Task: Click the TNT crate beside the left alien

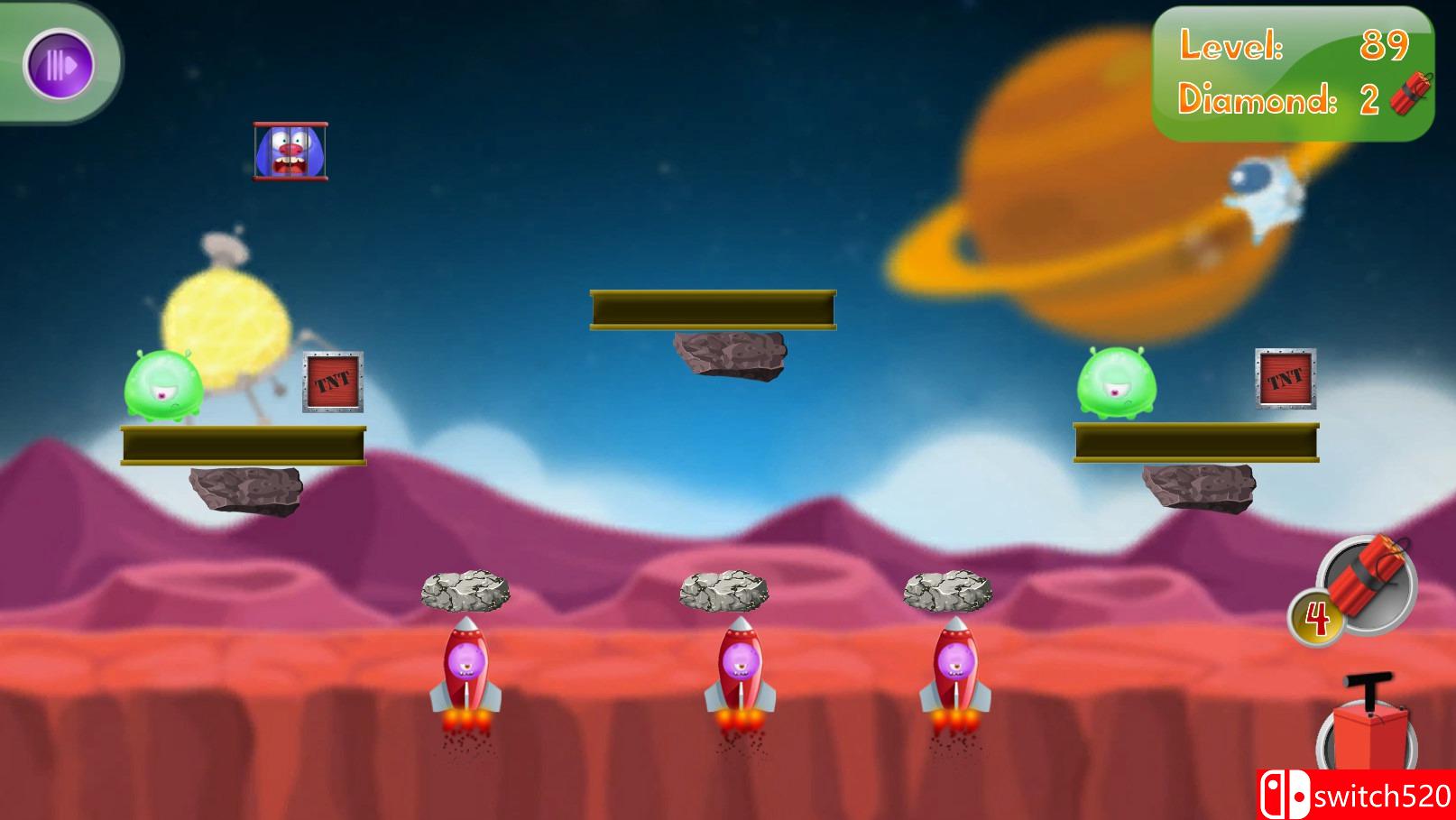Action: pyautogui.click(x=332, y=383)
